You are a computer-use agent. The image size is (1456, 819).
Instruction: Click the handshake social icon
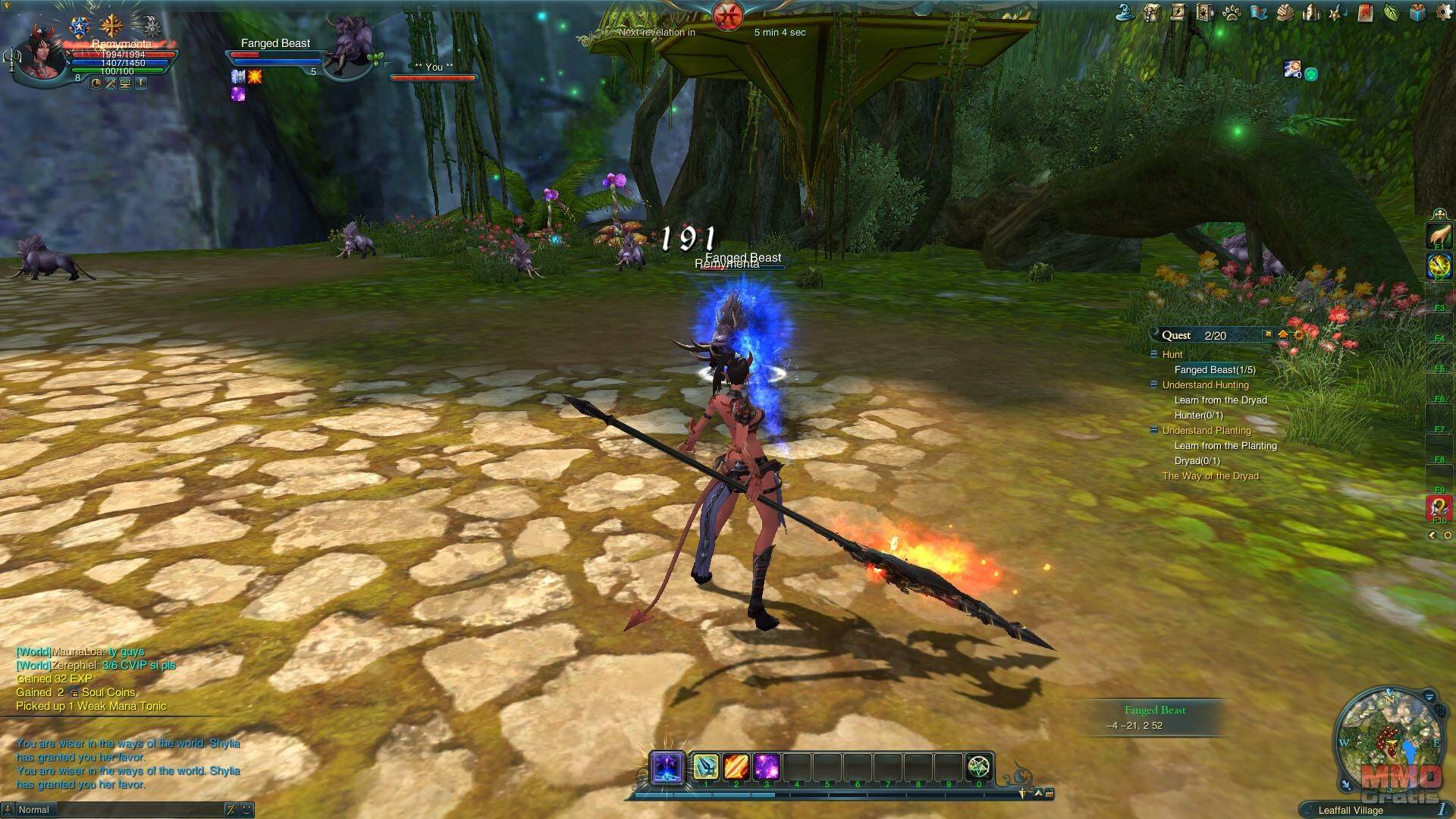[1284, 12]
